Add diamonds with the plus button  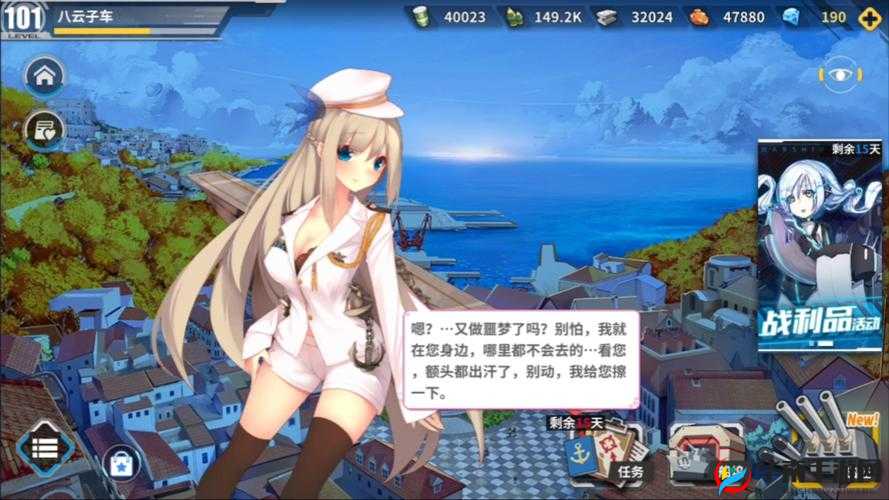(865, 16)
